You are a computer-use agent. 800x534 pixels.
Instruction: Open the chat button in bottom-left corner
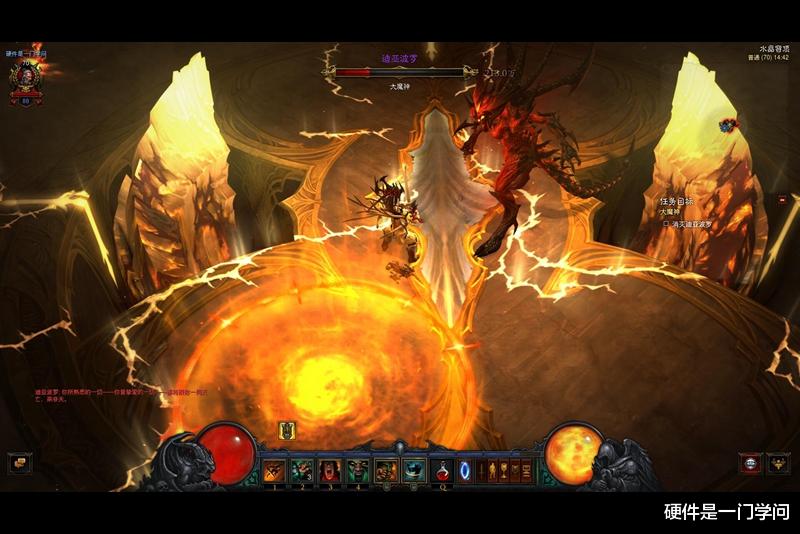(19, 462)
